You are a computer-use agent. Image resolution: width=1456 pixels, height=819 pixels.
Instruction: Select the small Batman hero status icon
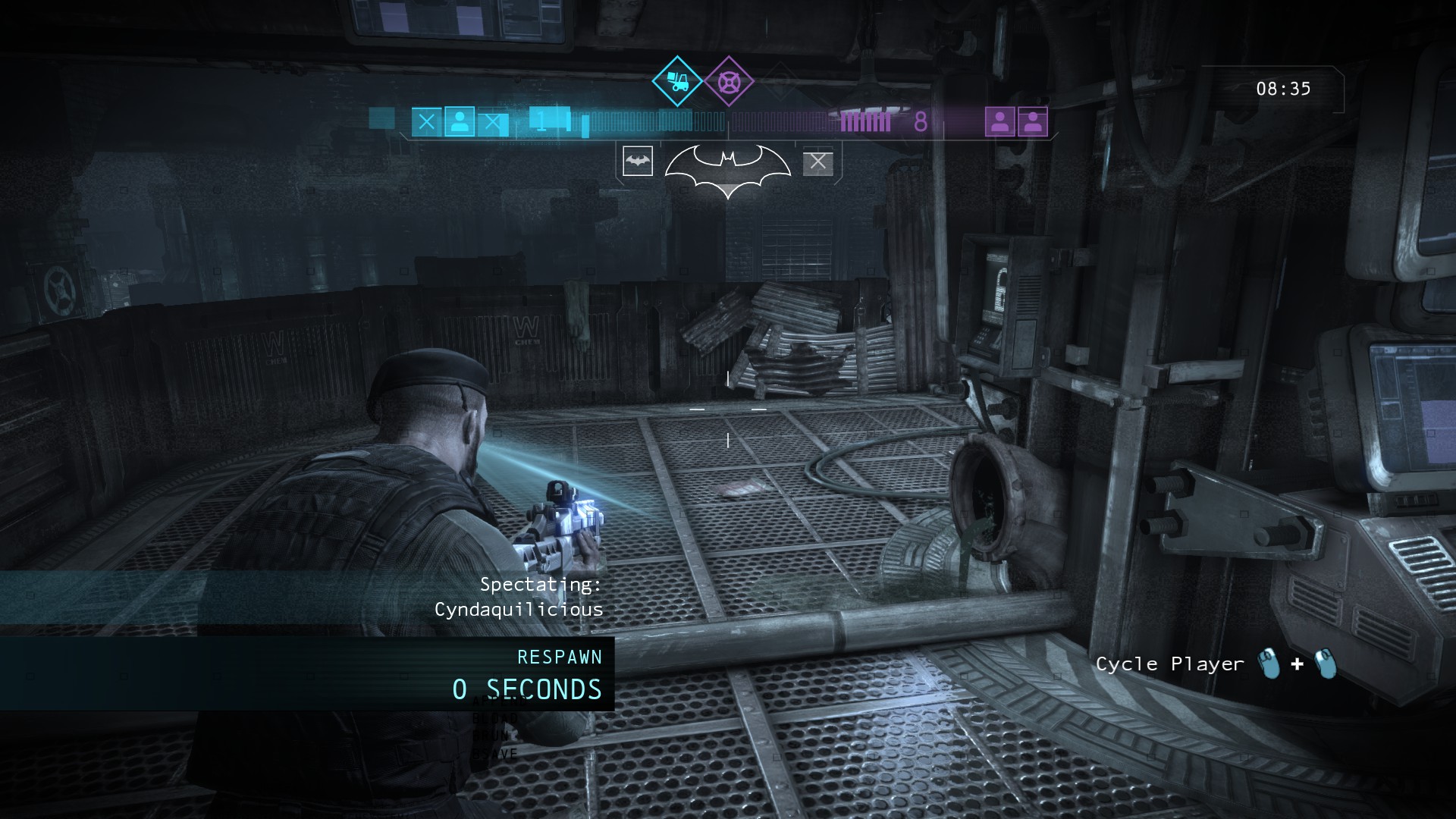[x=637, y=162]
